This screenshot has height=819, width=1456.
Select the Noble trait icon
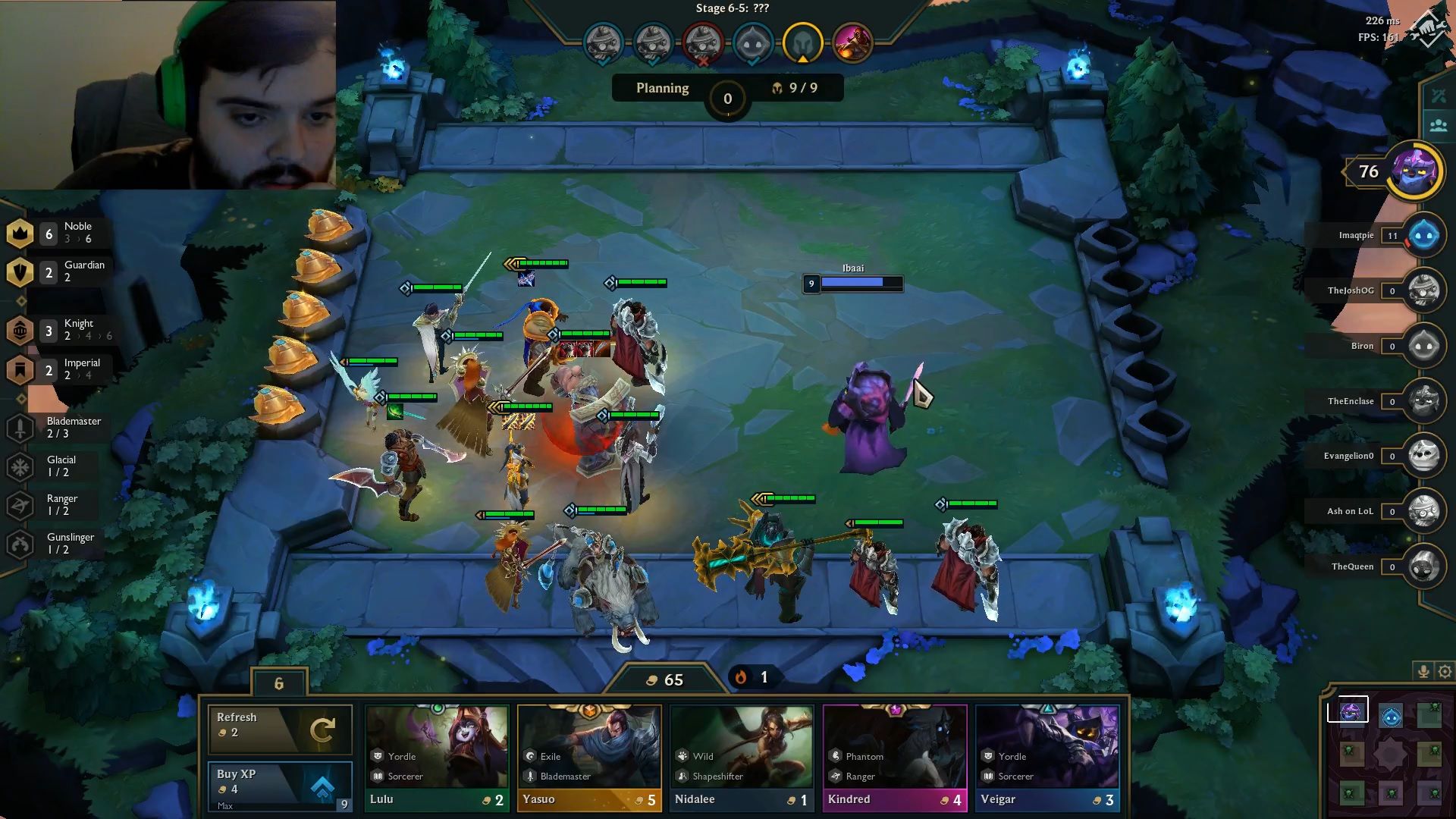[20, 234]
